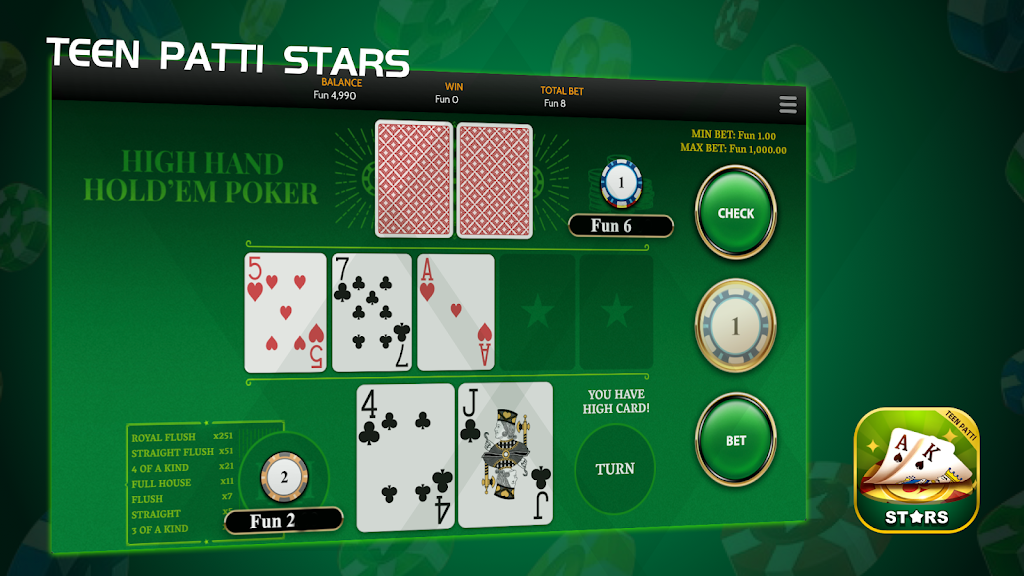Click the green BET button
The image size is (1024, 576).
[x=736, y=440]
